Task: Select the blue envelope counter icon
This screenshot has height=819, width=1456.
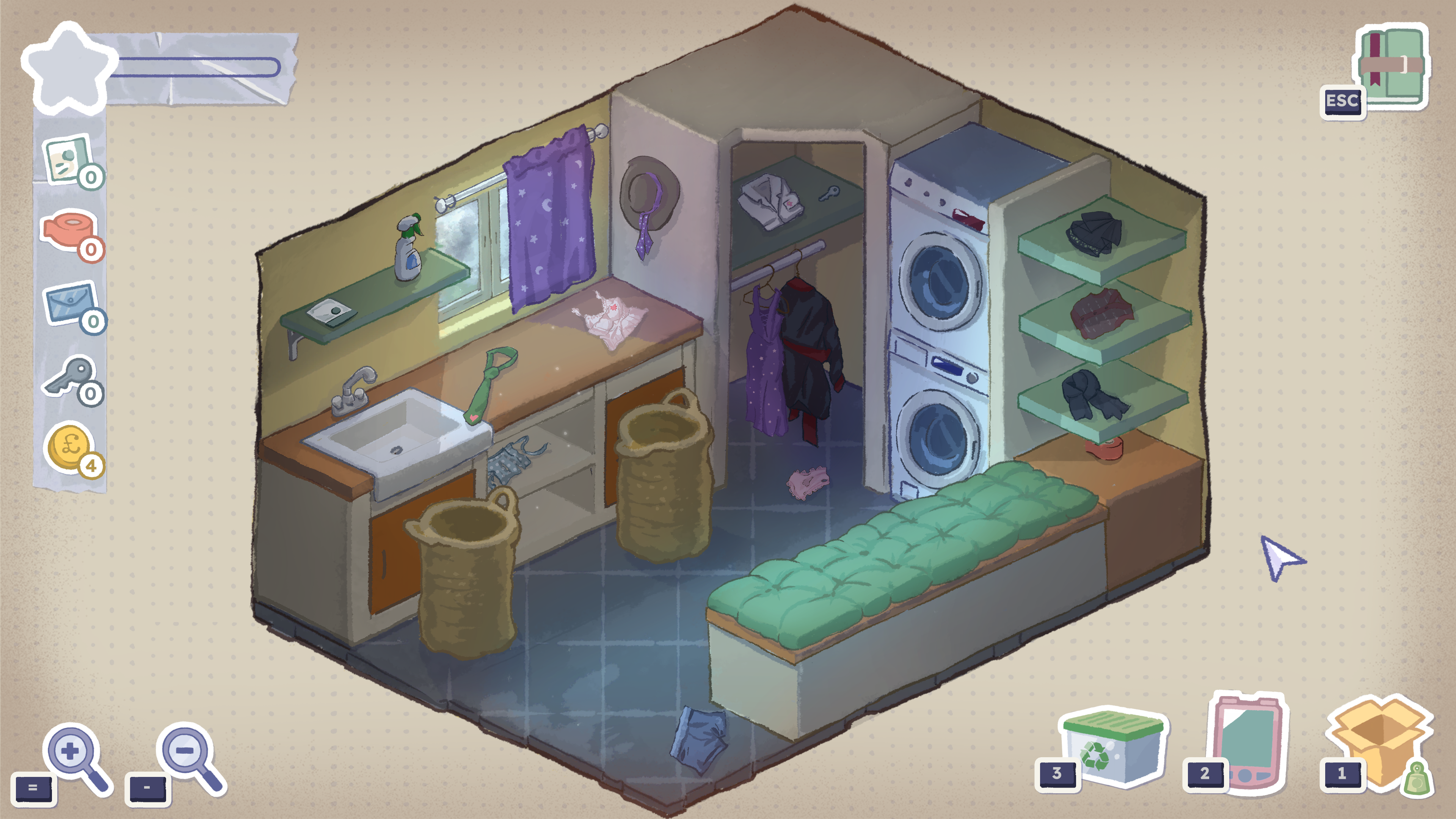Action: 69,304
